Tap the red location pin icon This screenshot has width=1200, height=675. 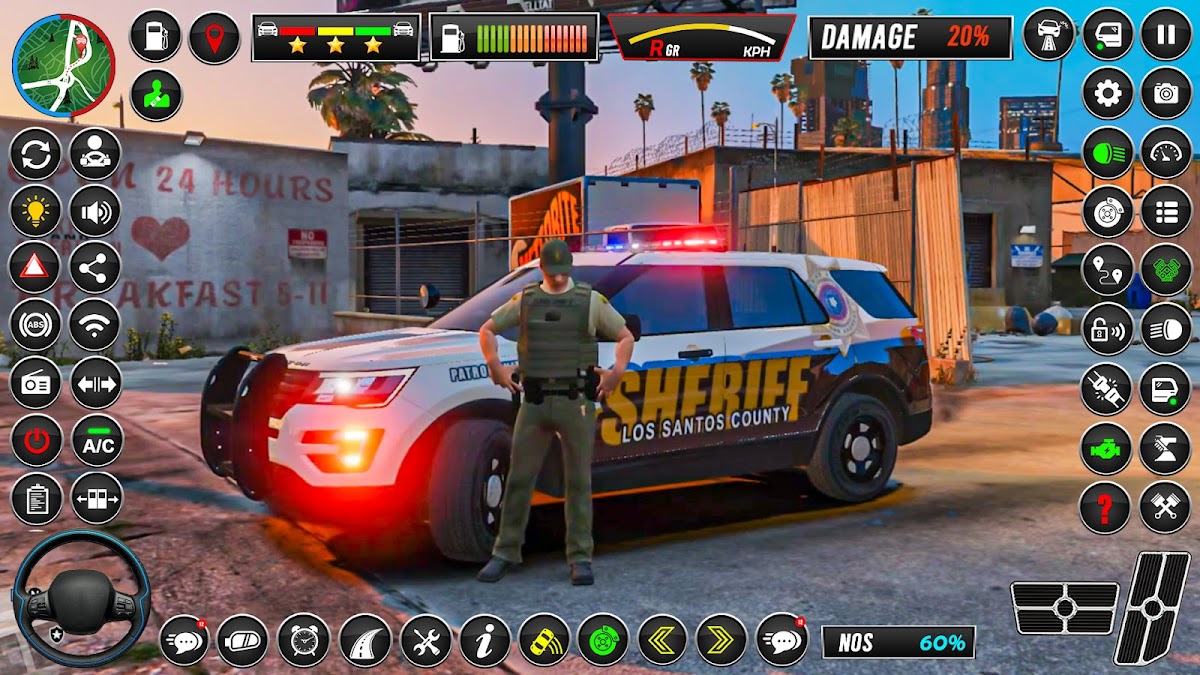point(214,37)
